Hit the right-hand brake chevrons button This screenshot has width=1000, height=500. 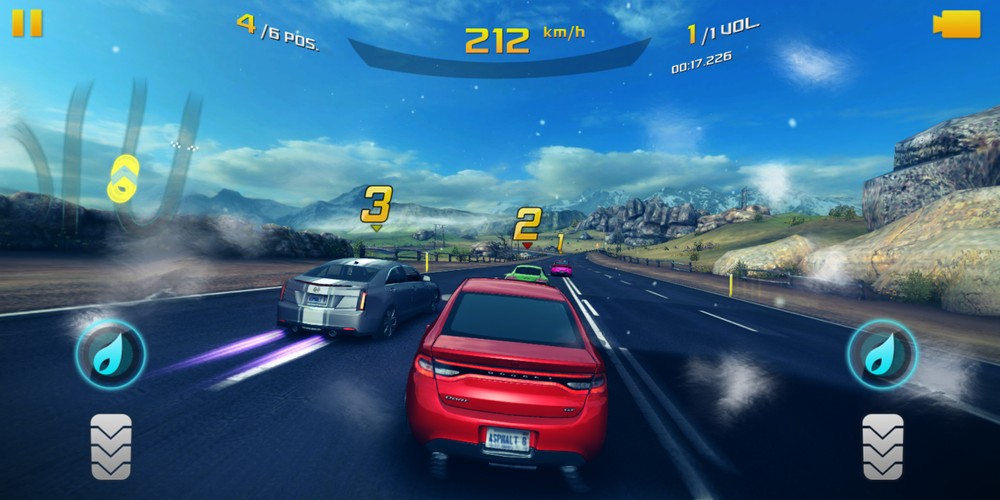[x=883, y=446]
